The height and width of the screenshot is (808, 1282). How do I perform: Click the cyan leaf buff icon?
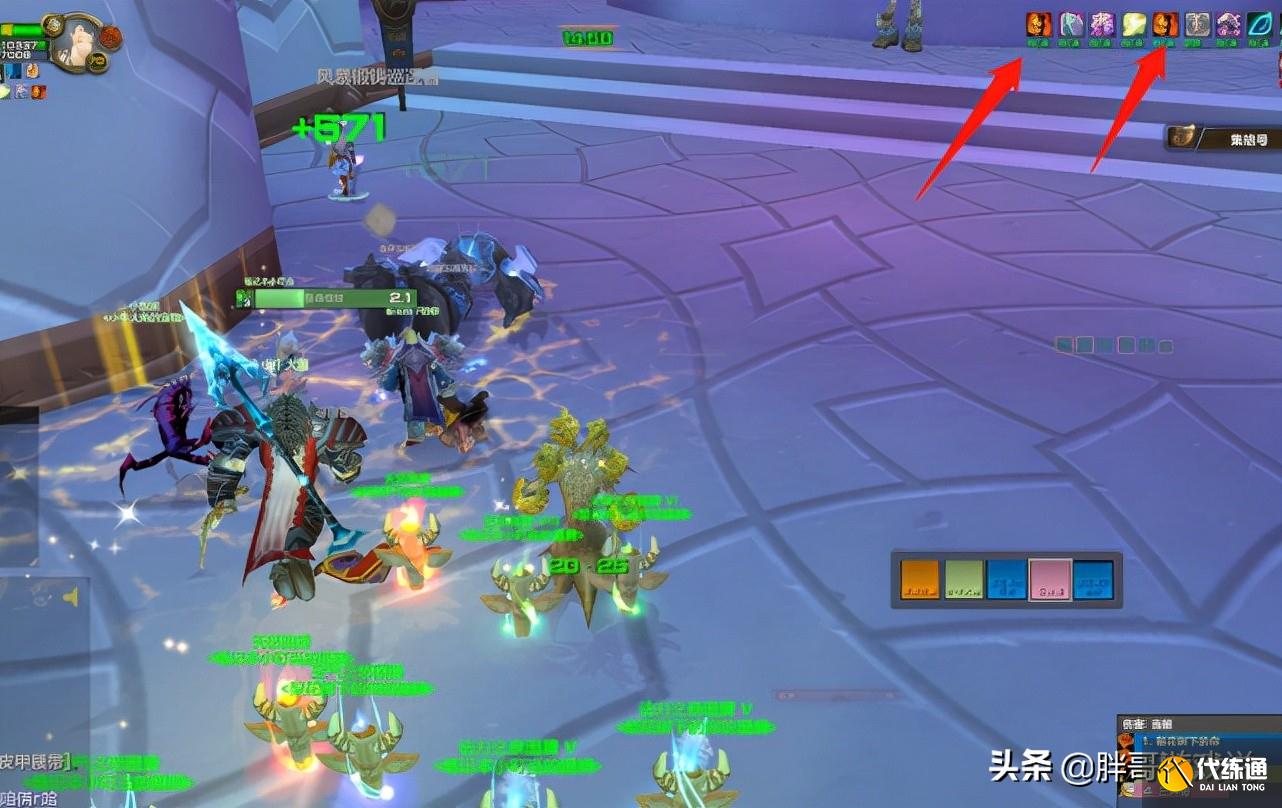[1258, 25]
